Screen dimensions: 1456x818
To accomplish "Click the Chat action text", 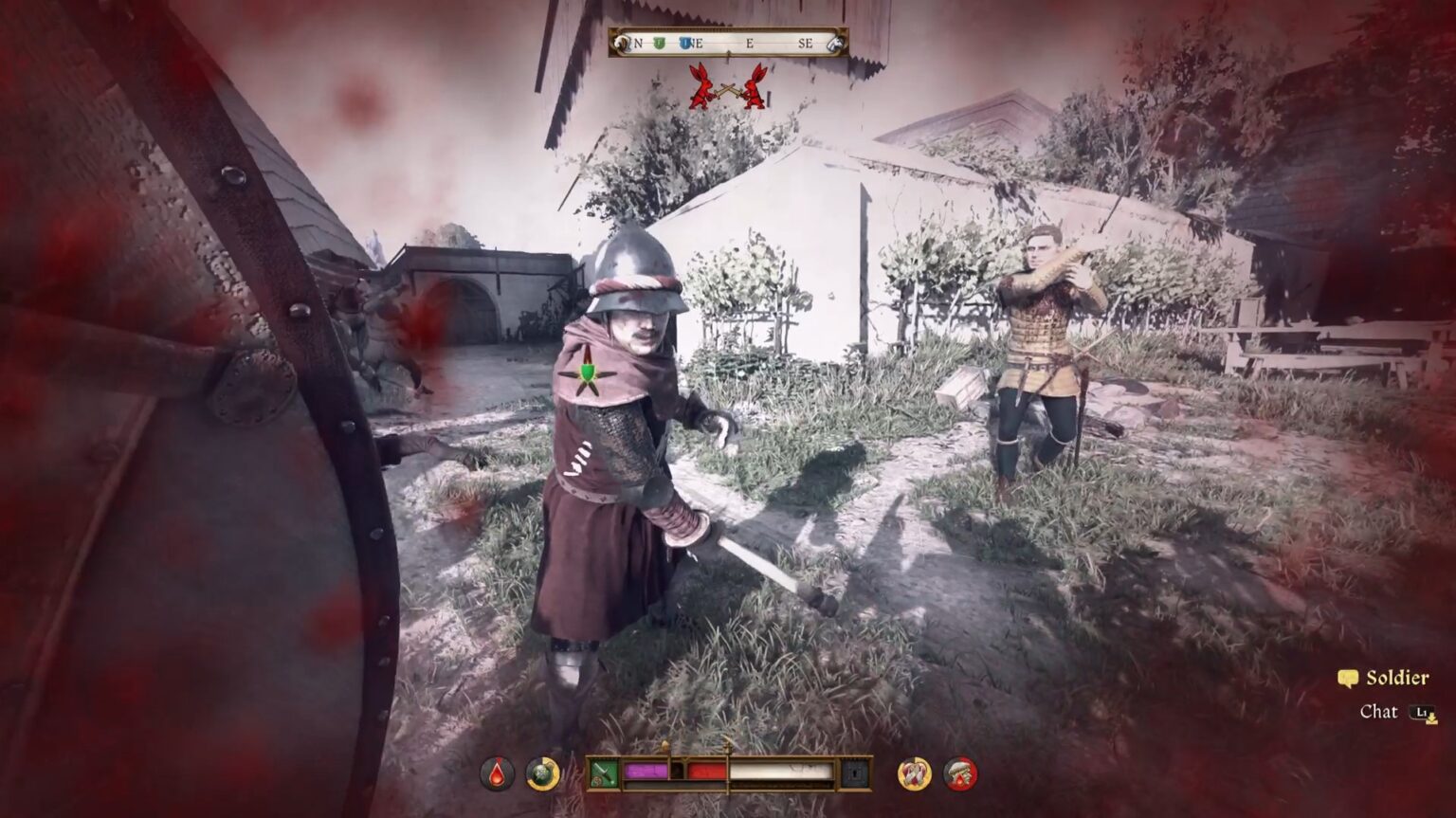I will pos(1380,711).
